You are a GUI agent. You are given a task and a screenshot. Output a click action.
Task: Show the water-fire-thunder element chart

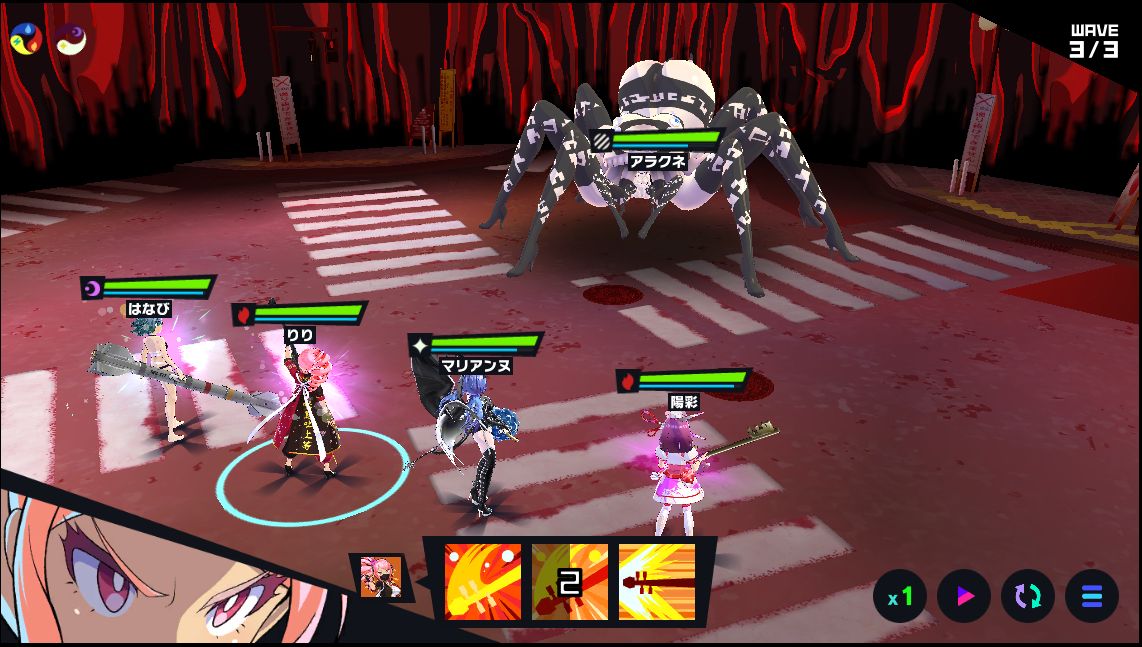pyautogui.click(x=26, y=39)
